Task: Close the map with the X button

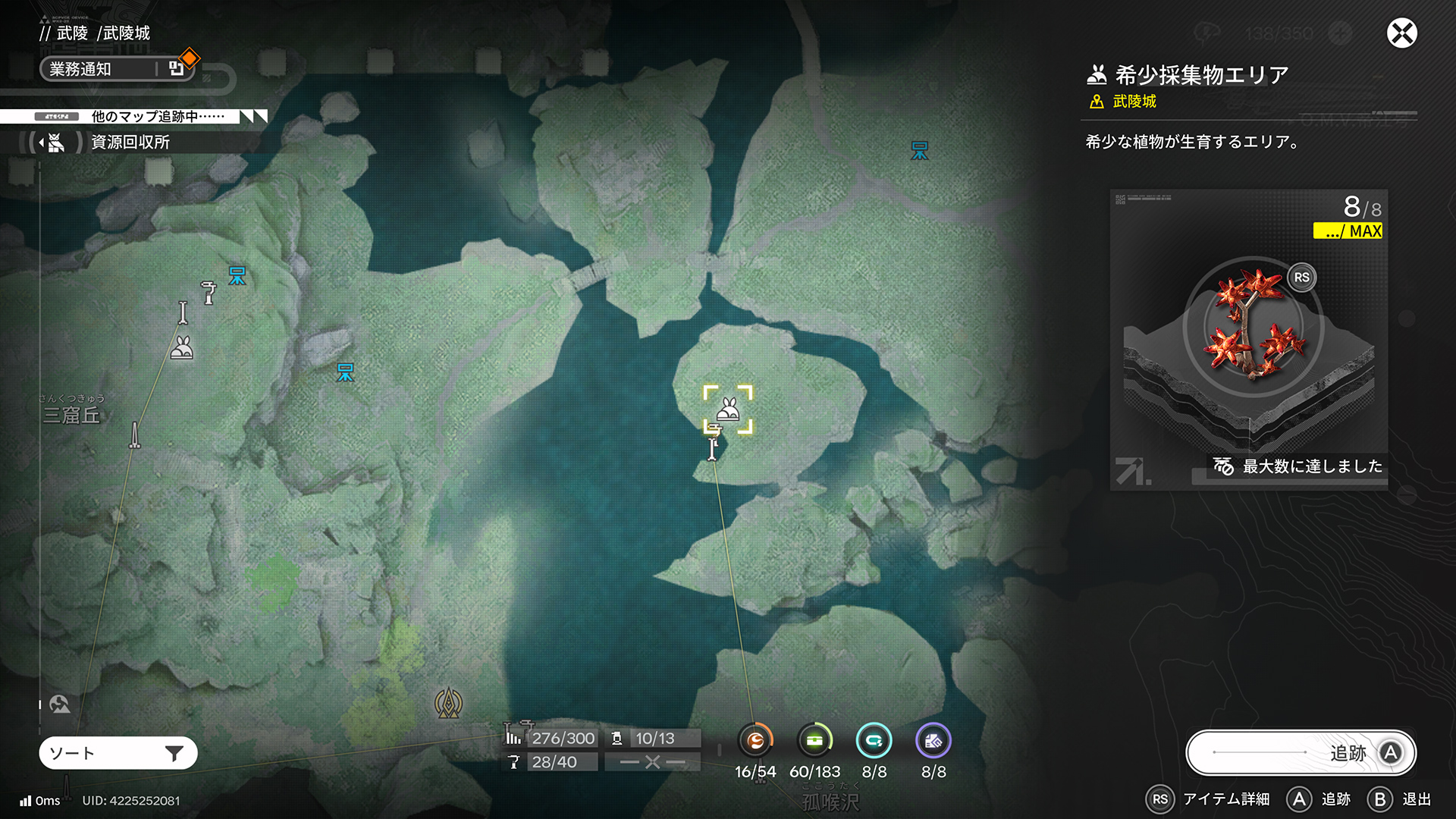Action: tap(1401, 33)
